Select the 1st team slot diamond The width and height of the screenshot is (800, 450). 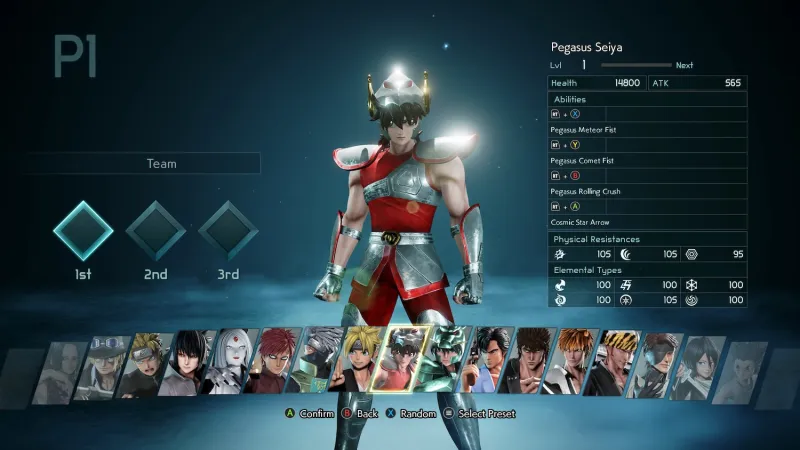pyautogui.click(x=83, y=230)
